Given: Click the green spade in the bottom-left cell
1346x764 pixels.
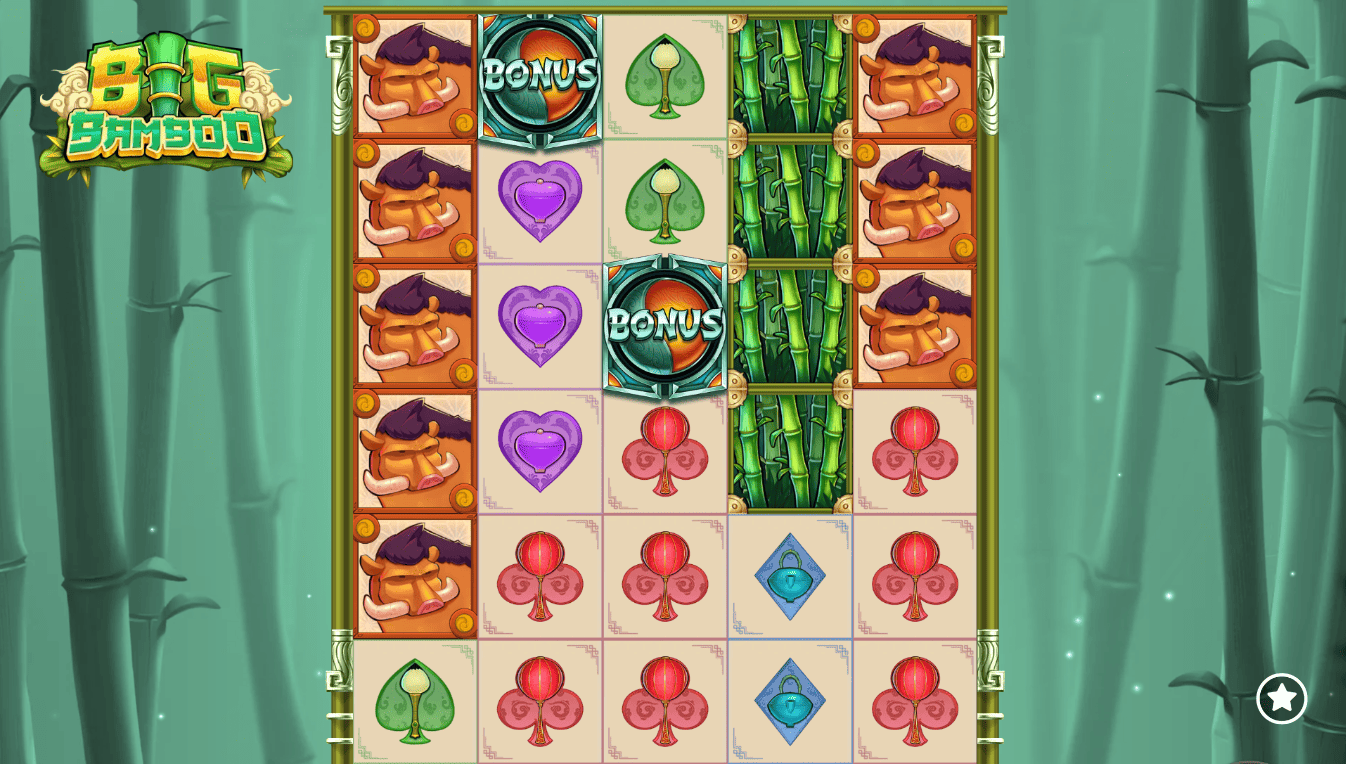Looking at the screenshot, I should point(415,700).
